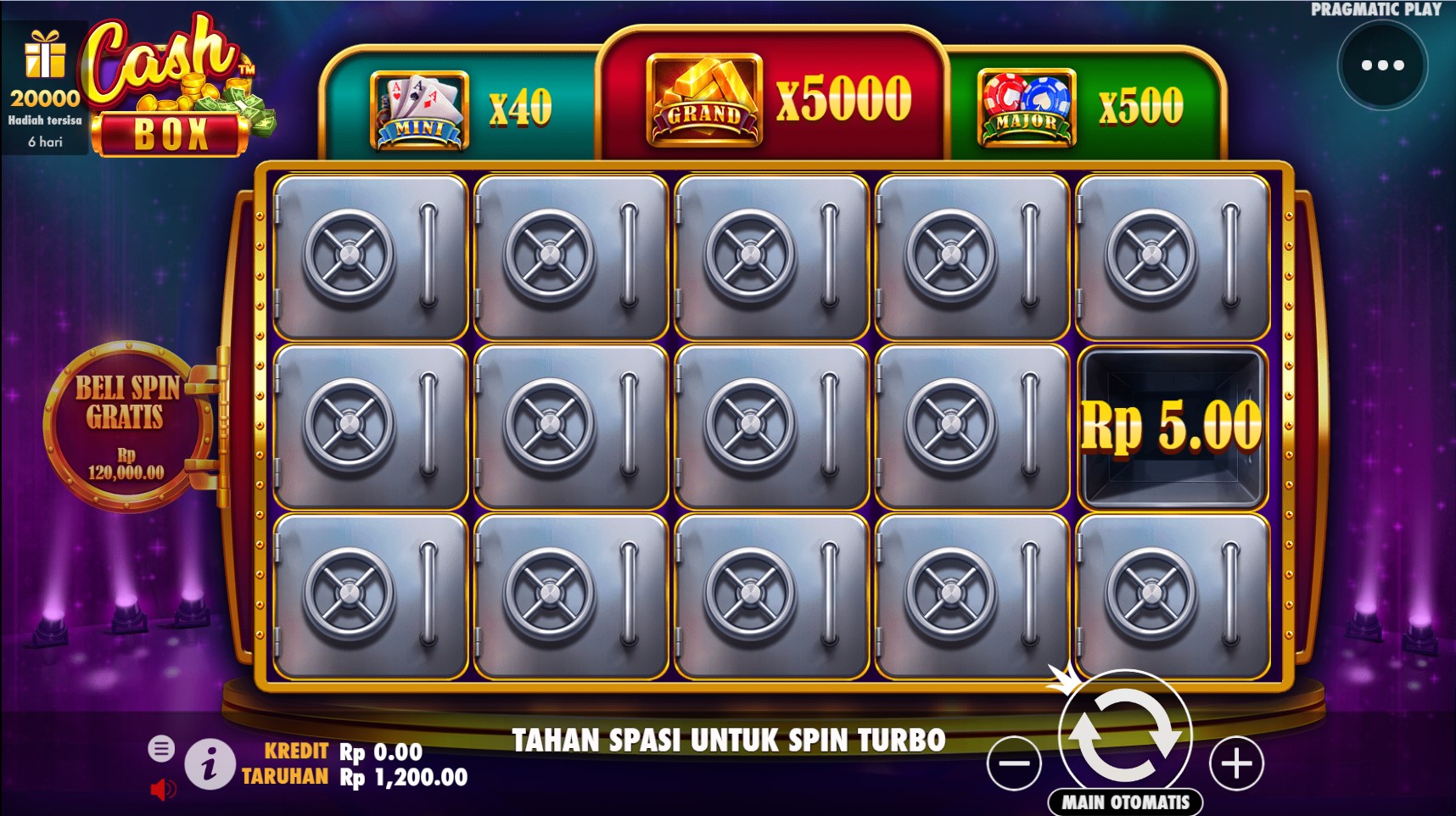Spin the reels with the circular arrow button
Viewport: 1456px width, 816px height.
tap(1124, 735)
